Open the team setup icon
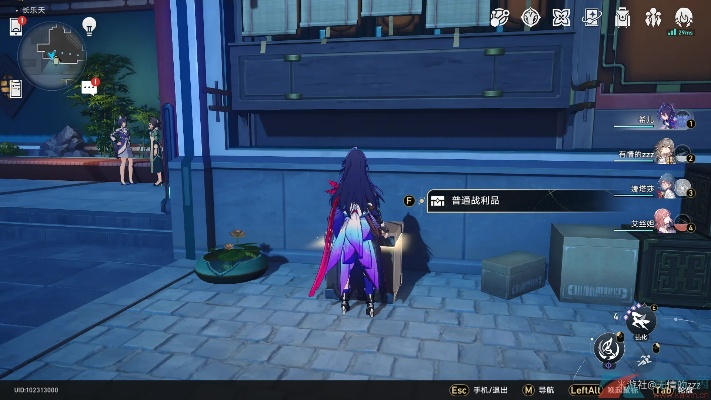This screenshot has width=711, height=400. tap(653, 17)
